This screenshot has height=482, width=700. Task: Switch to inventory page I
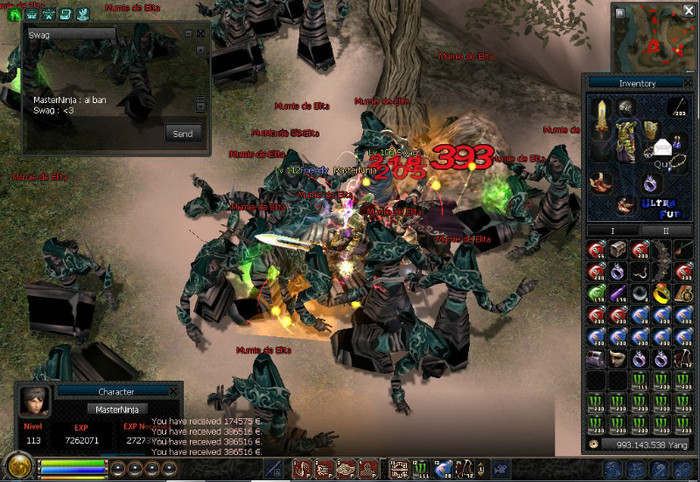[613, 230]
